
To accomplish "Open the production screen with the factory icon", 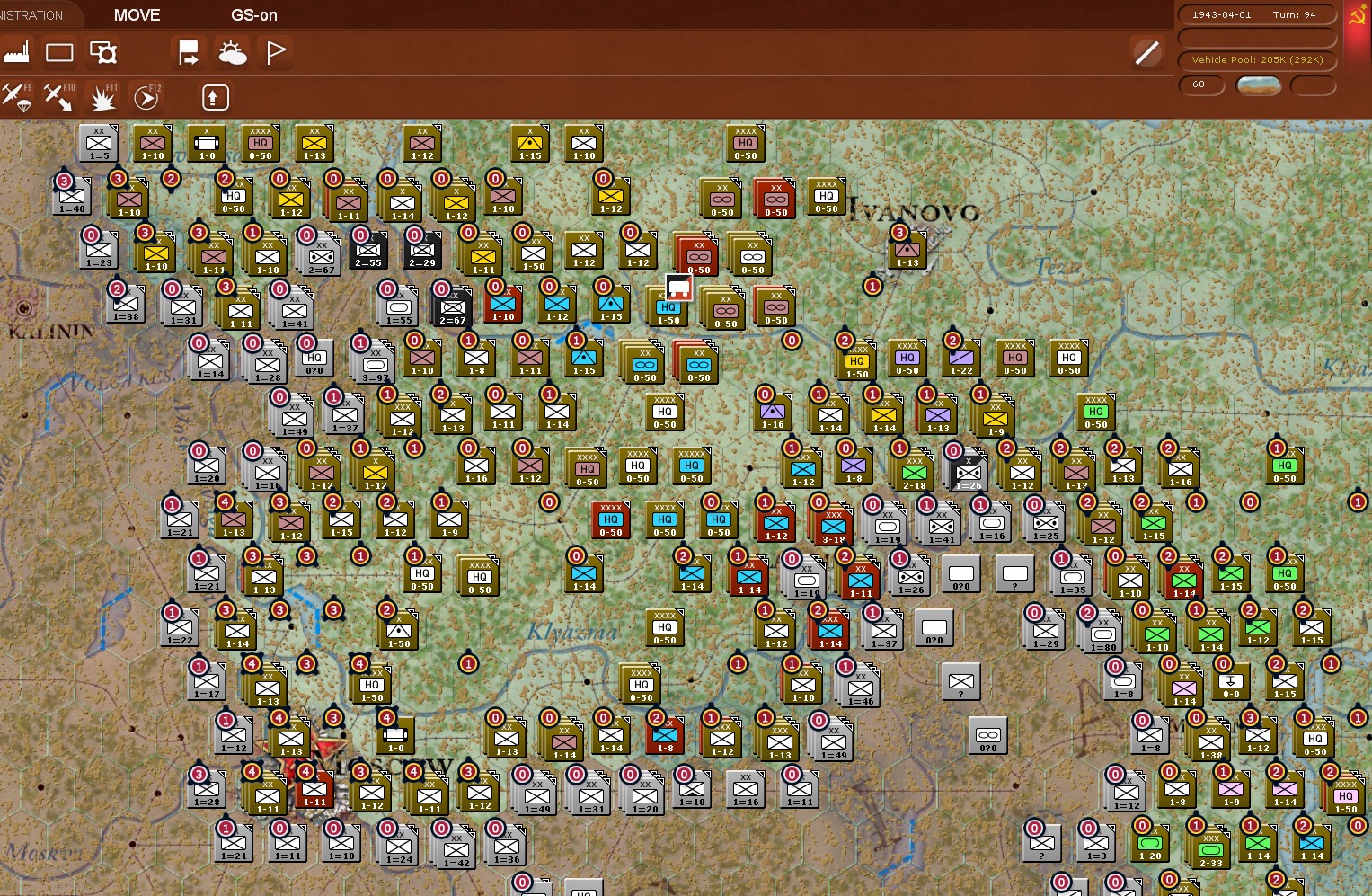I will (x=18, y=52).
